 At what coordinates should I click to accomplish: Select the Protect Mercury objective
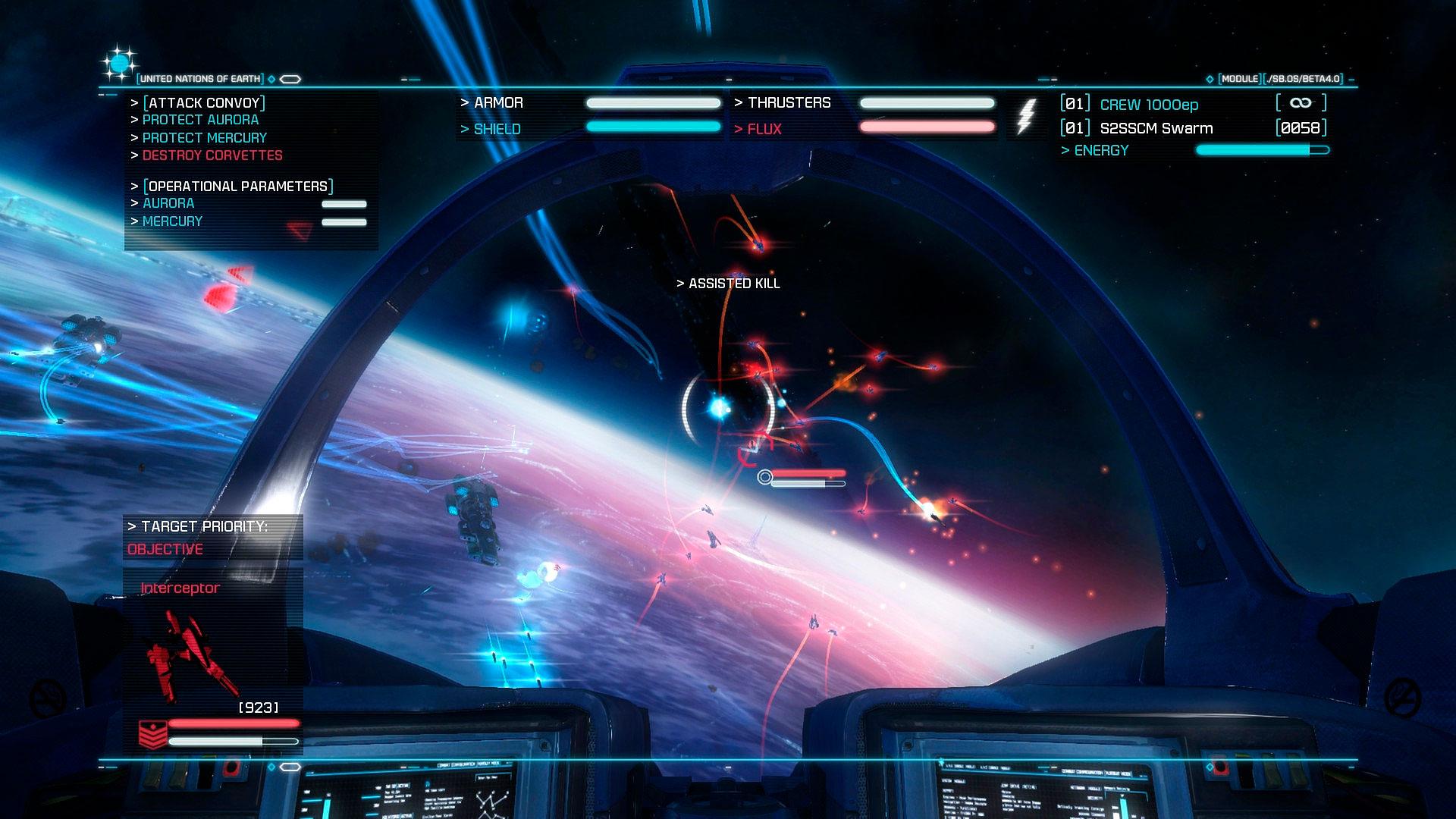pos(205,138)
